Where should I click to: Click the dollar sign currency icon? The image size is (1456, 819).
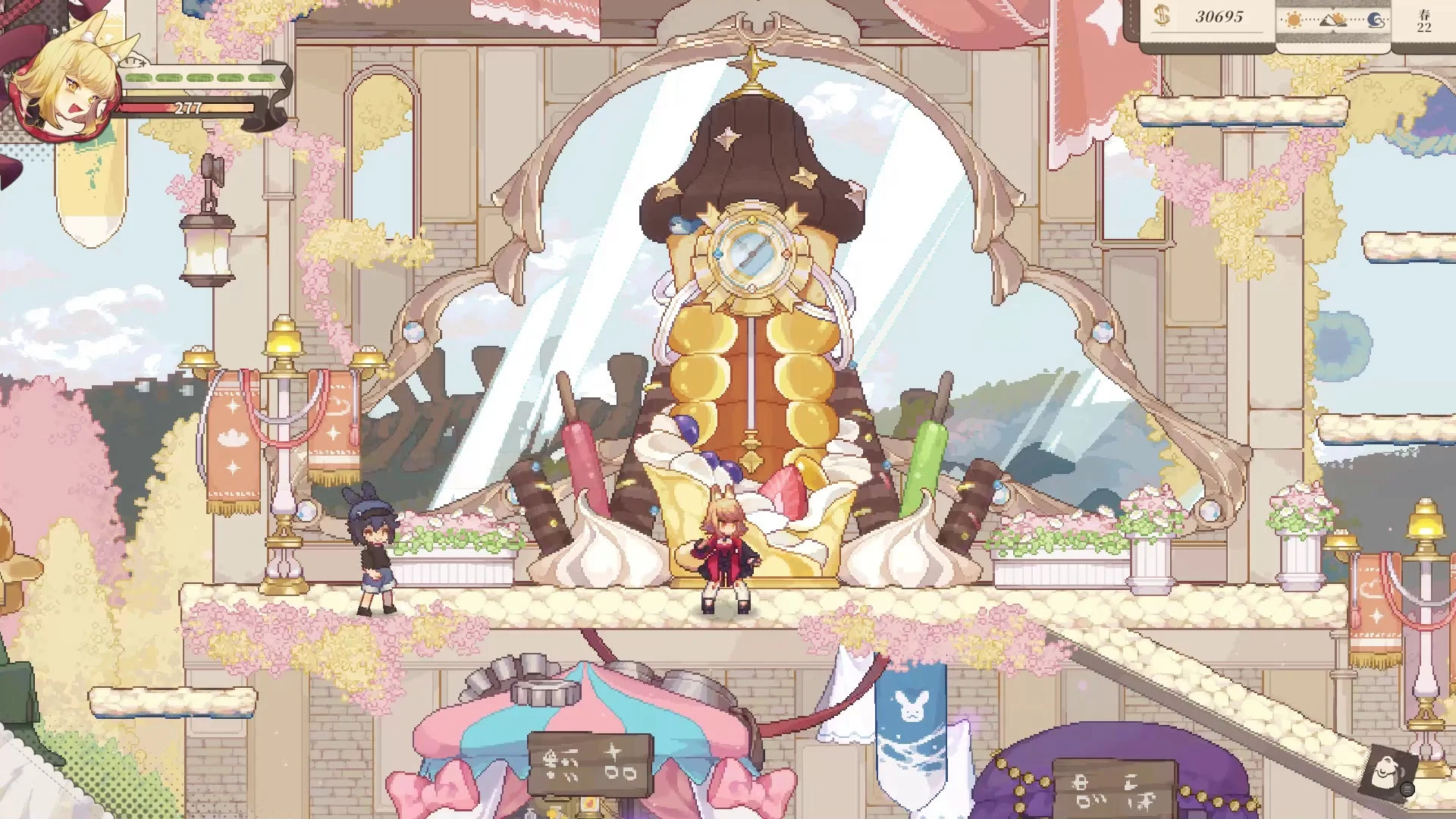(x=1161, y=15)
